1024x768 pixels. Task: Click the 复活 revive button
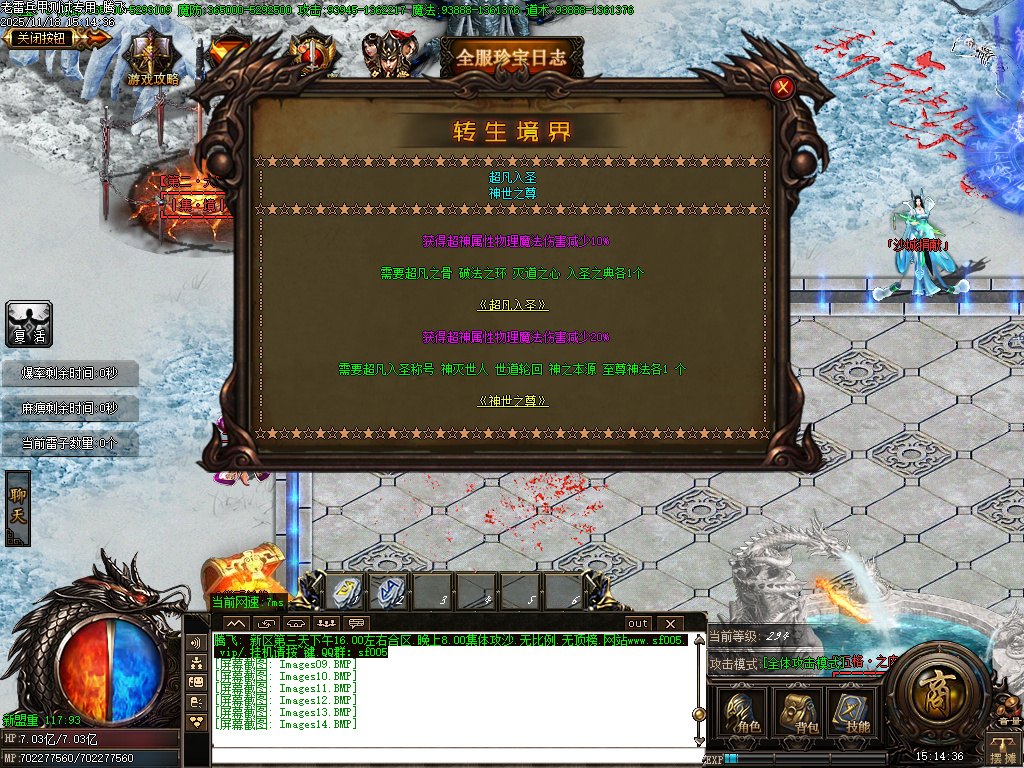(29, 324)
